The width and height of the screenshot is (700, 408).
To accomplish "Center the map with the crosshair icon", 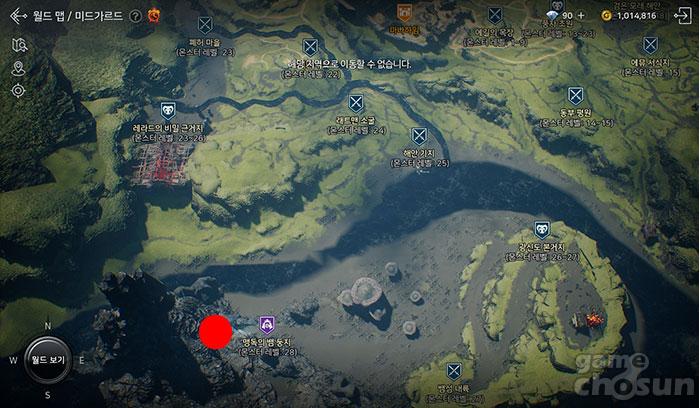I will (x=18, y=91).
